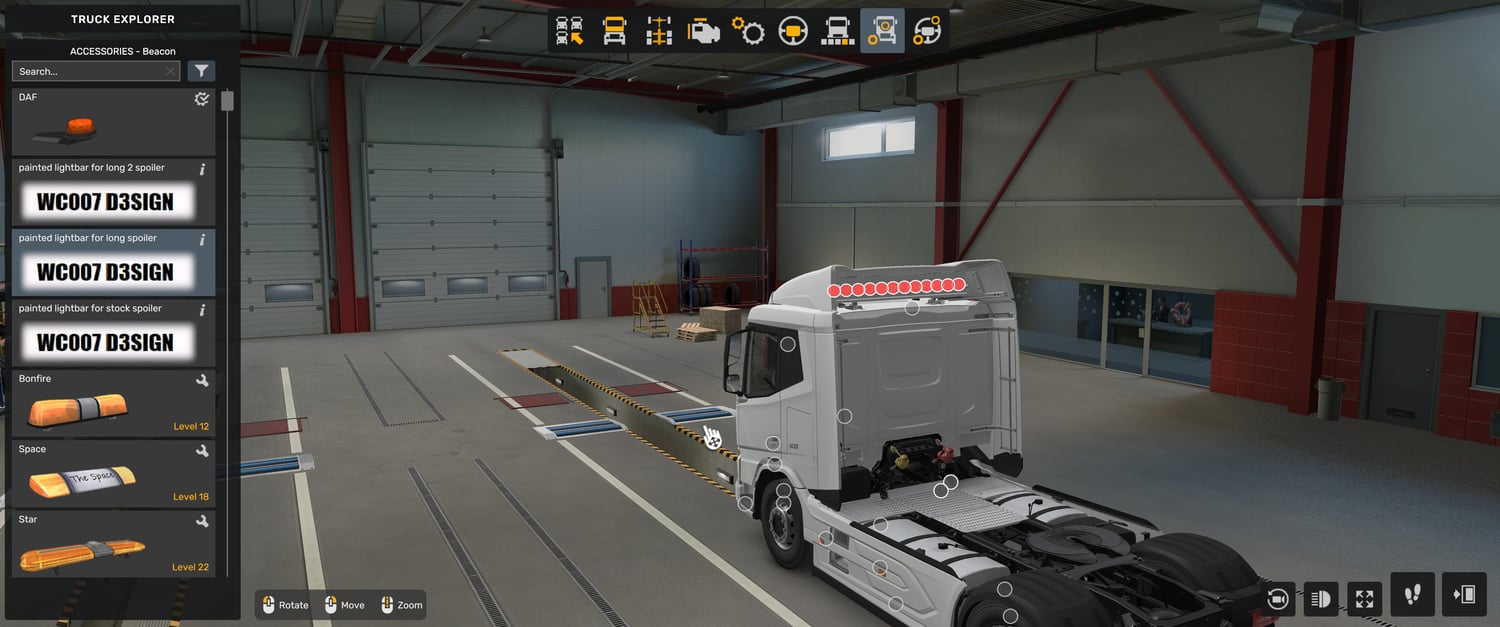
Task: Open the chassis configuration category
Action: (x=659, y=31)
